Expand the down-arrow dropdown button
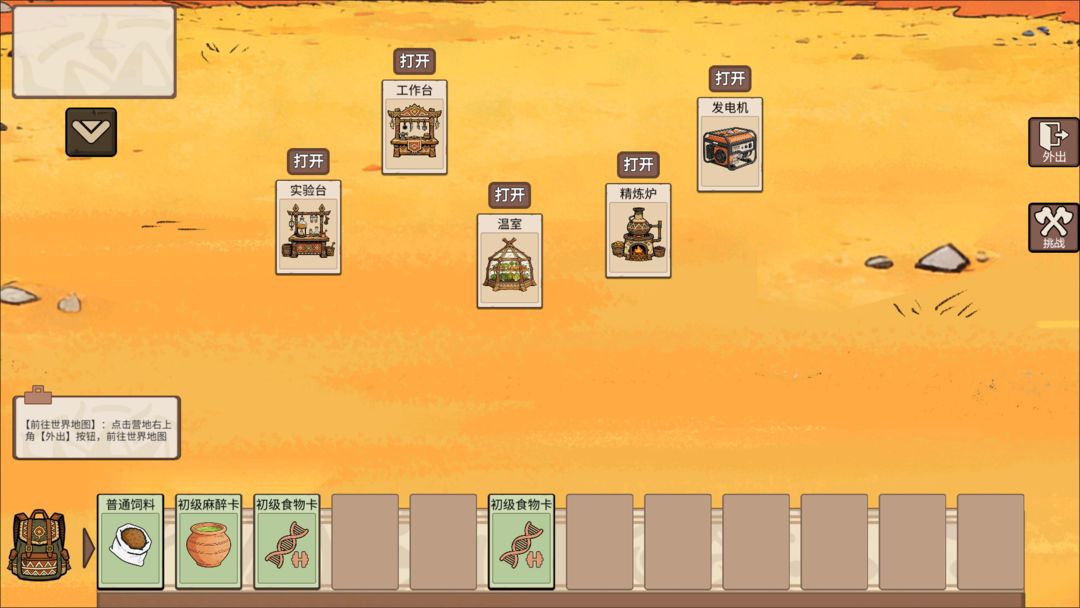This screenshot has height=608, width=1080. 91,132
